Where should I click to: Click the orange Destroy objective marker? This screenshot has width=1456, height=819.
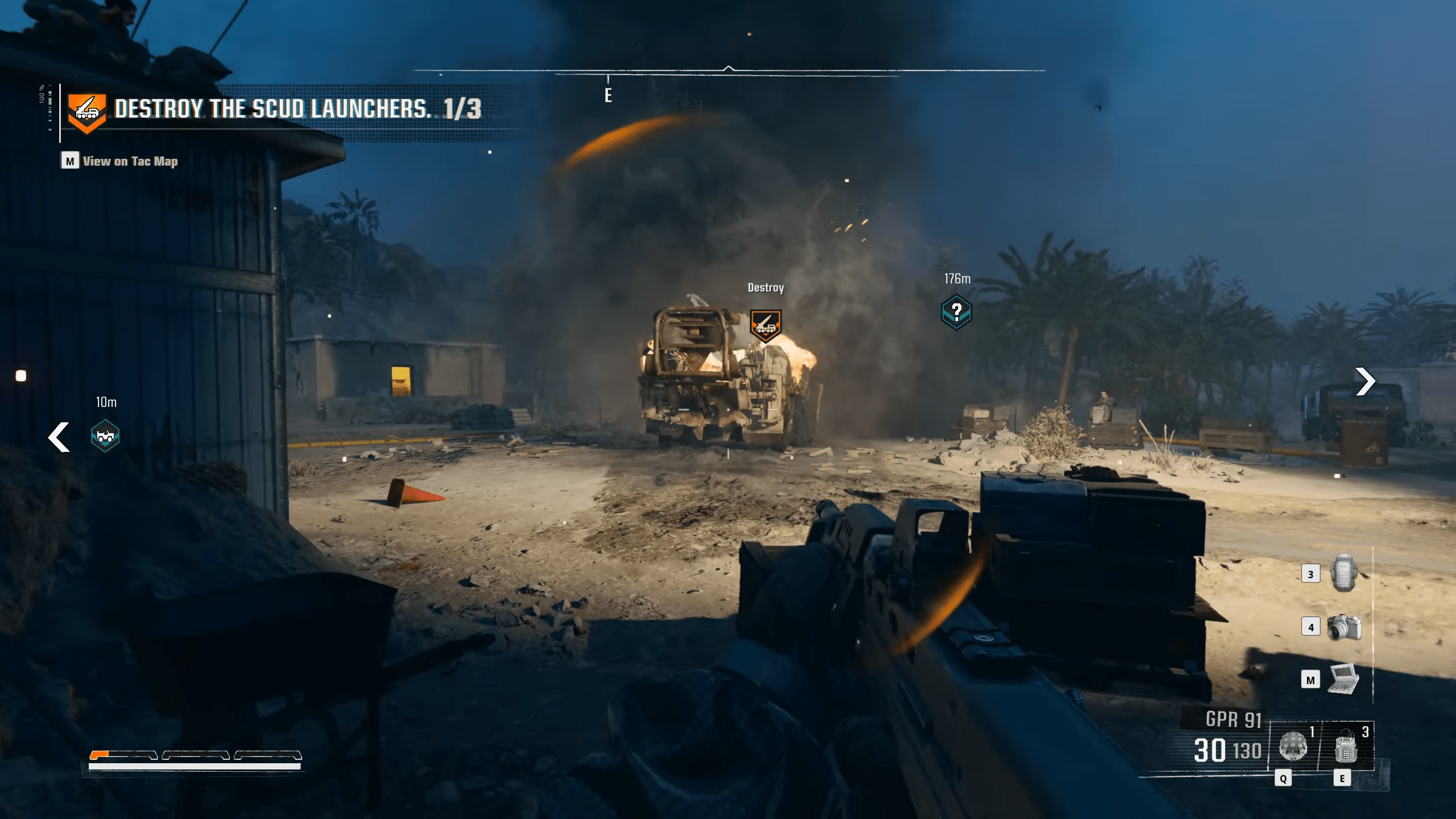(x=765, y=325)
